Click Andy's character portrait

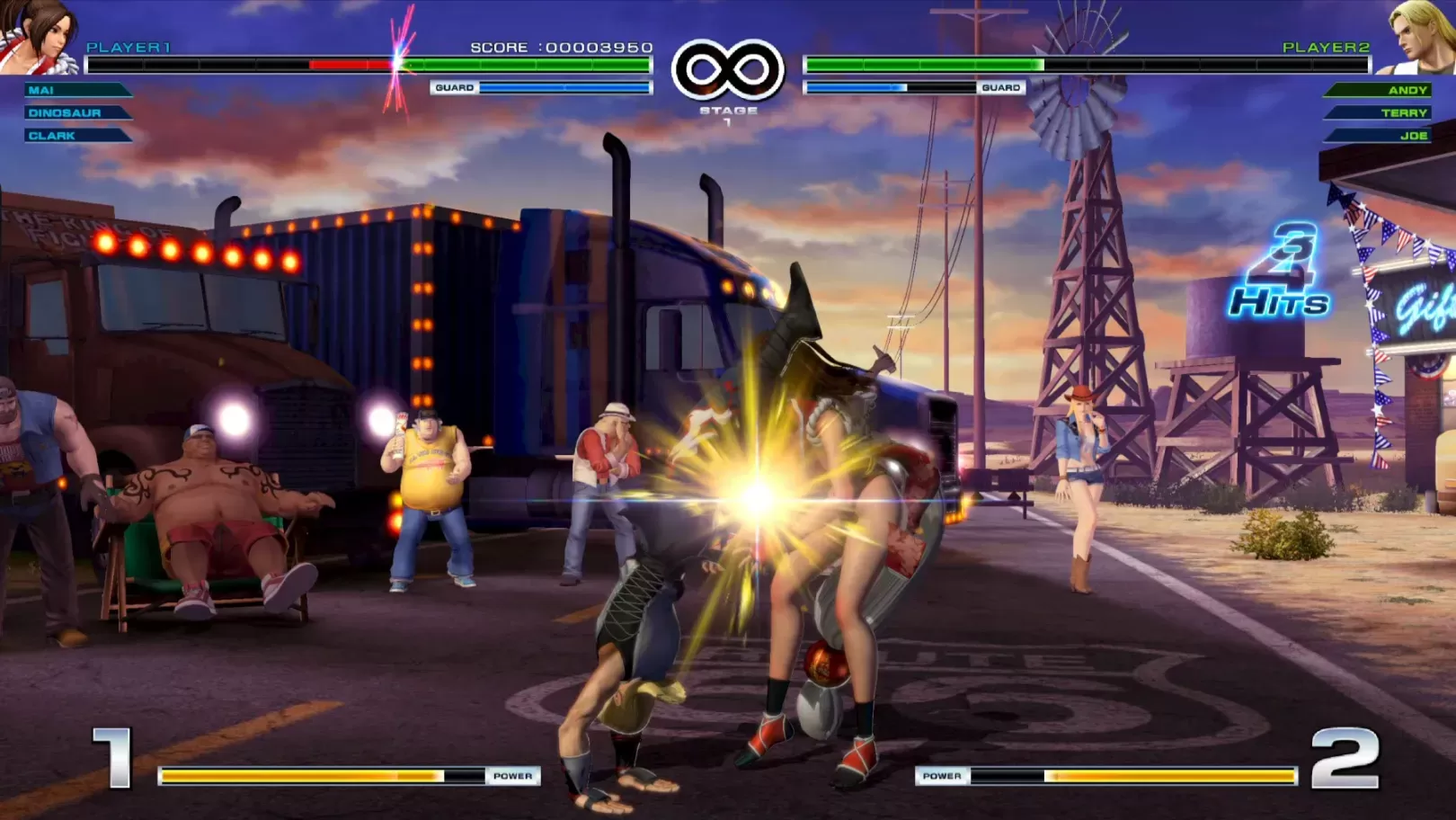1420,36
